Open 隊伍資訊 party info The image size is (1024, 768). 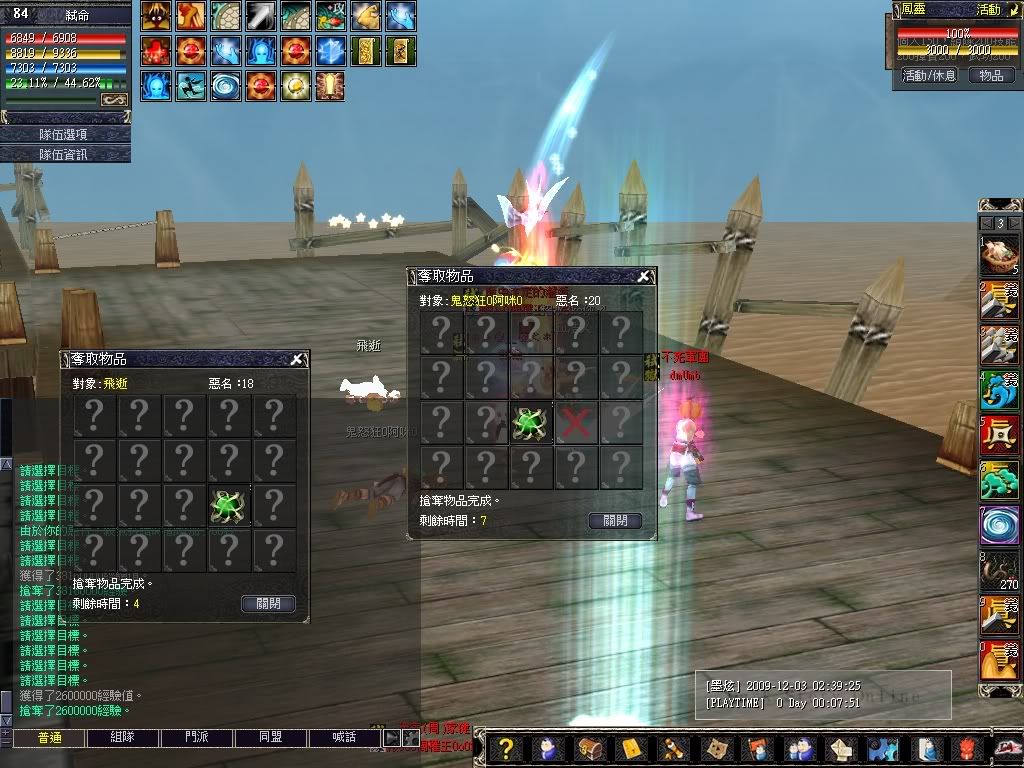(x=65, y=154)
